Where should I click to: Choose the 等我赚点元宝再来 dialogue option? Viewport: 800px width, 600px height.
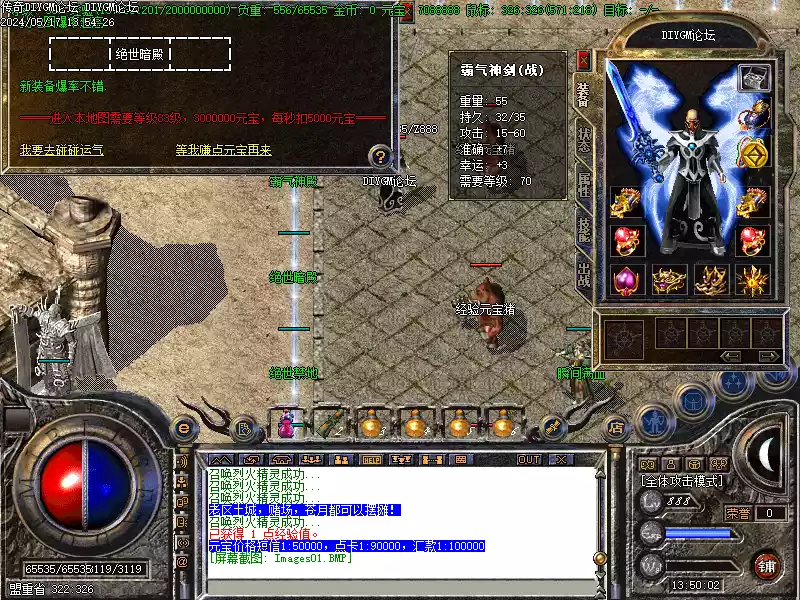pyautogui.click(x=223, y=150)
